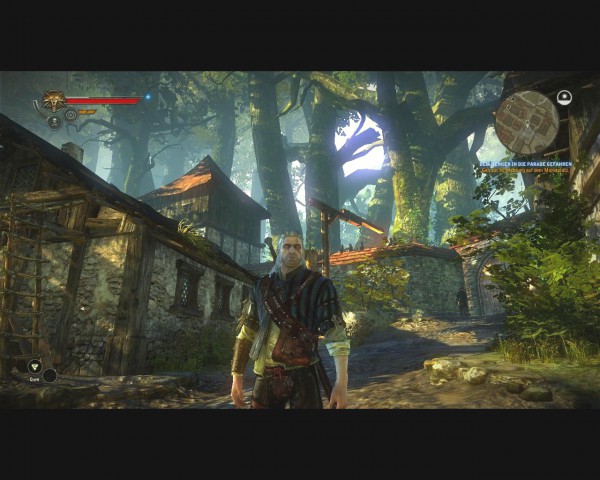The width and height of the screenshot is (600, 480).
Task: Open the circular town minimap
Action: point(526,122)
